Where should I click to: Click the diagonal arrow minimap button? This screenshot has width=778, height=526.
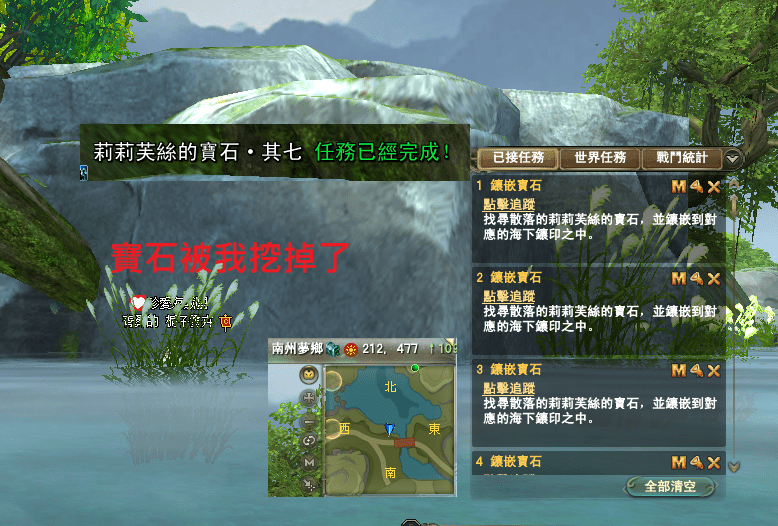[x=309, y=485]
